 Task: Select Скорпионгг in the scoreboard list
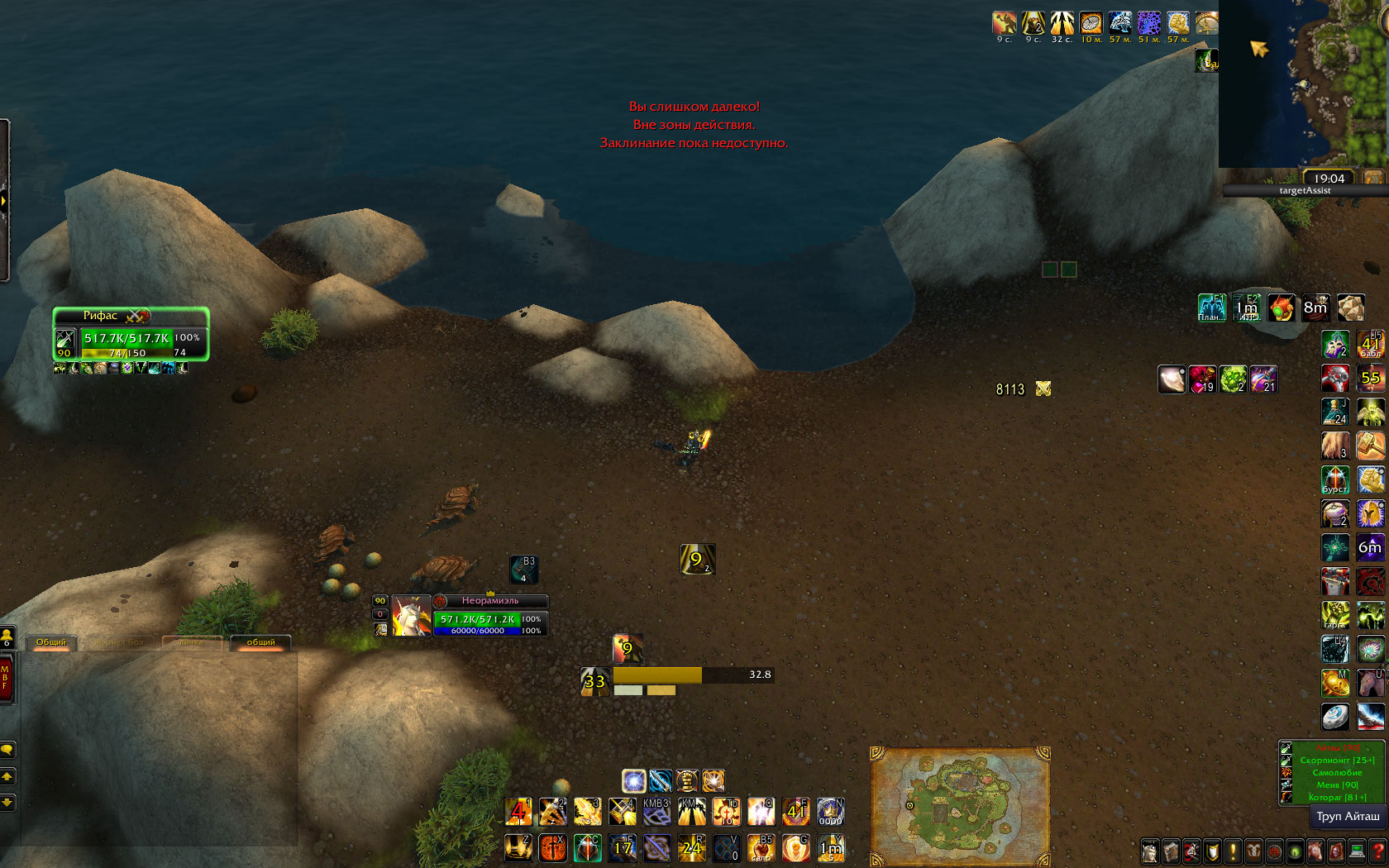1336,761
